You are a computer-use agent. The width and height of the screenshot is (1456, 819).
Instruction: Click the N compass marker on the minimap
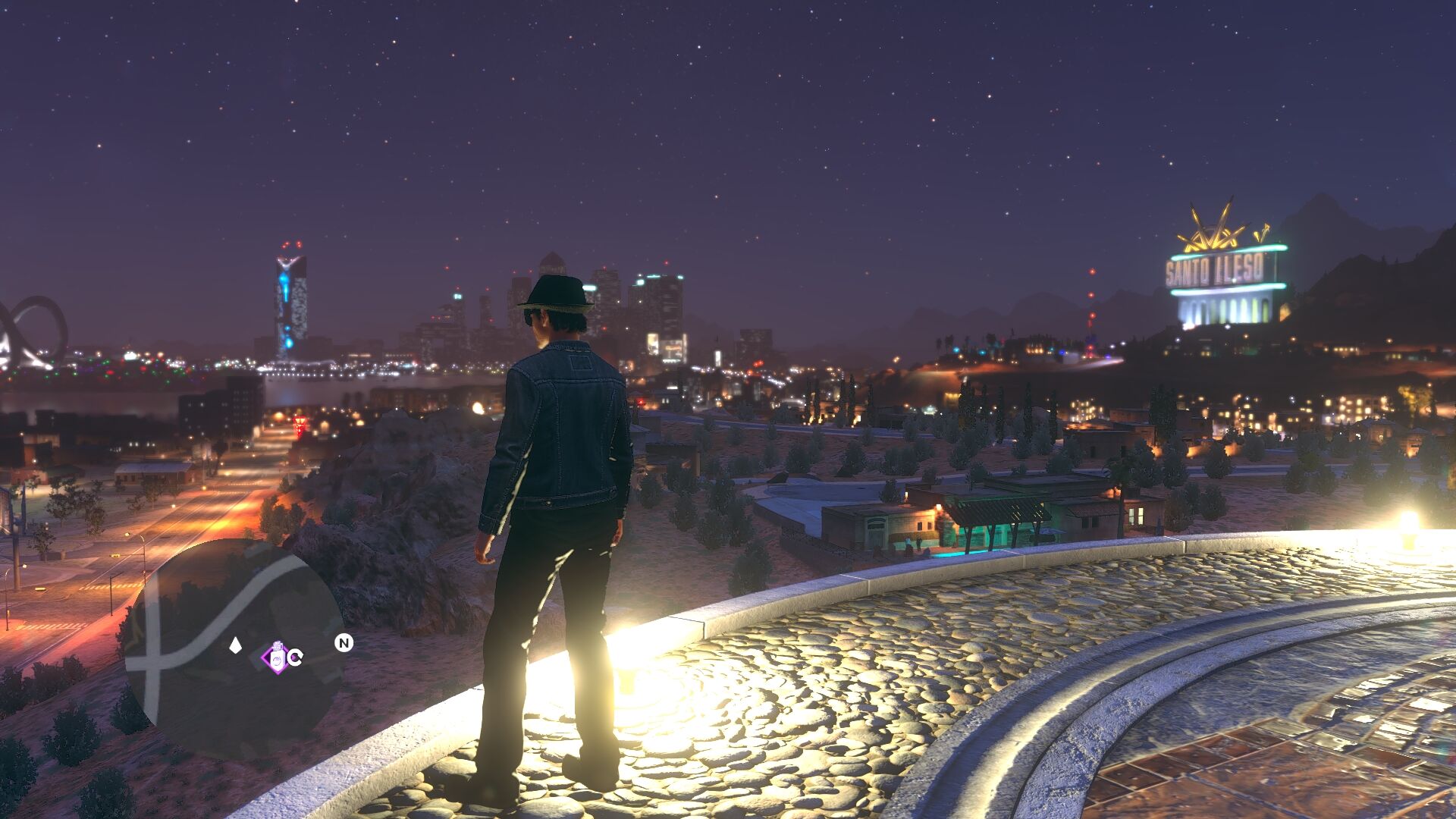pyautogui.click(x=344, y=643)
